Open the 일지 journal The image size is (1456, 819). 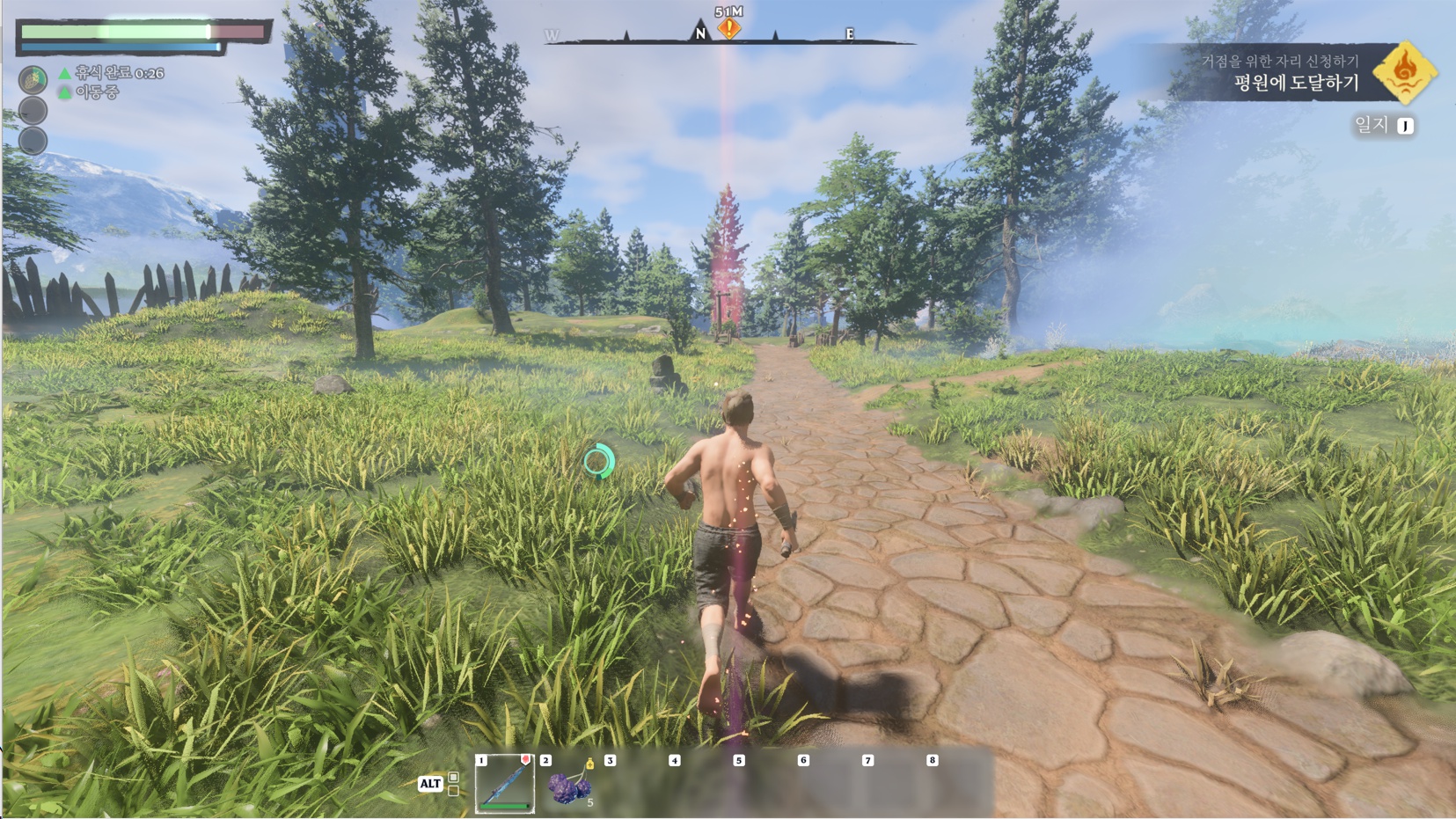click(x=1383, y=126)
